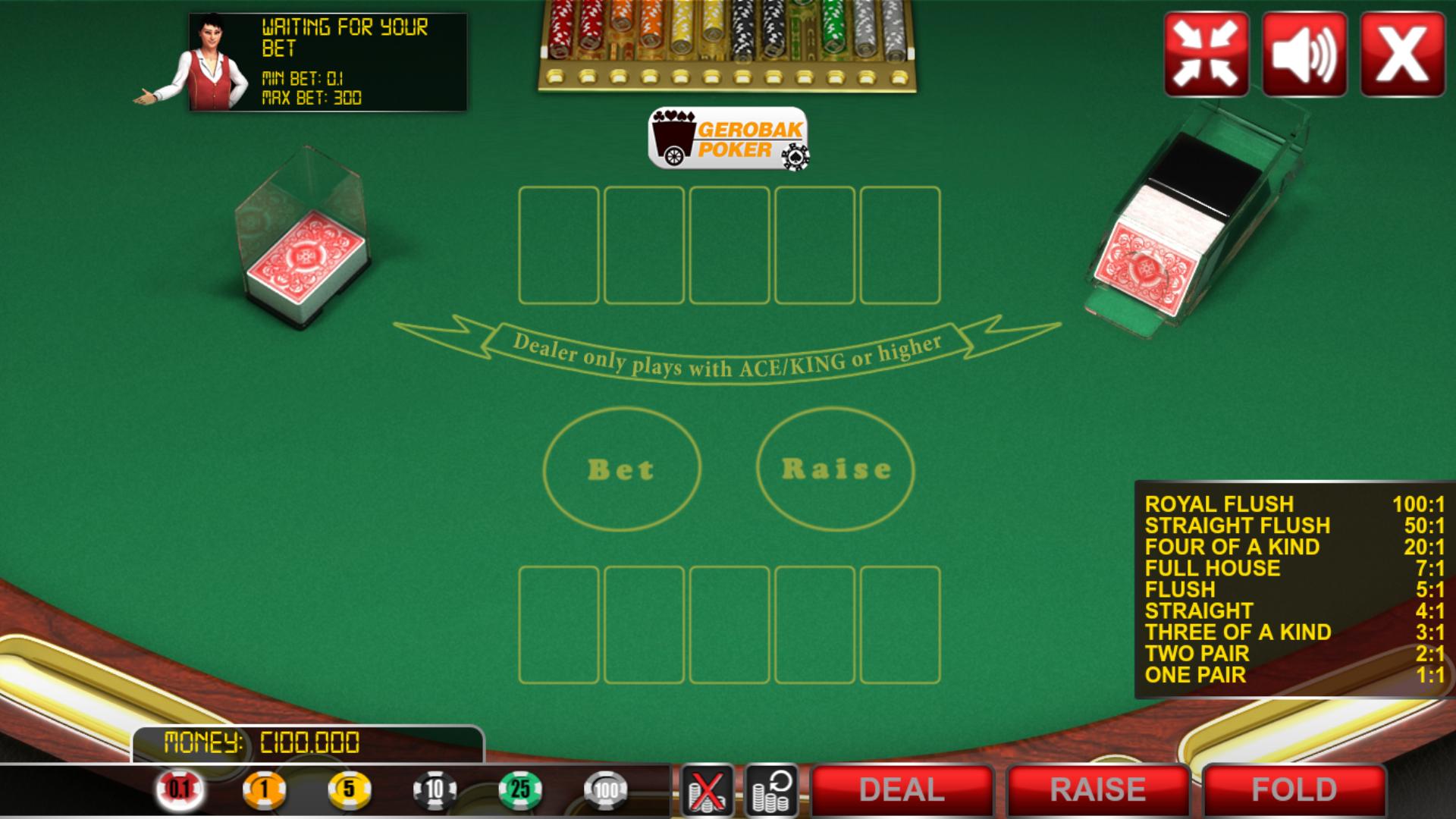This screenshot has height=819, width=1456.
Task: Select the orange 1 chip
Action: pos(265,789)
